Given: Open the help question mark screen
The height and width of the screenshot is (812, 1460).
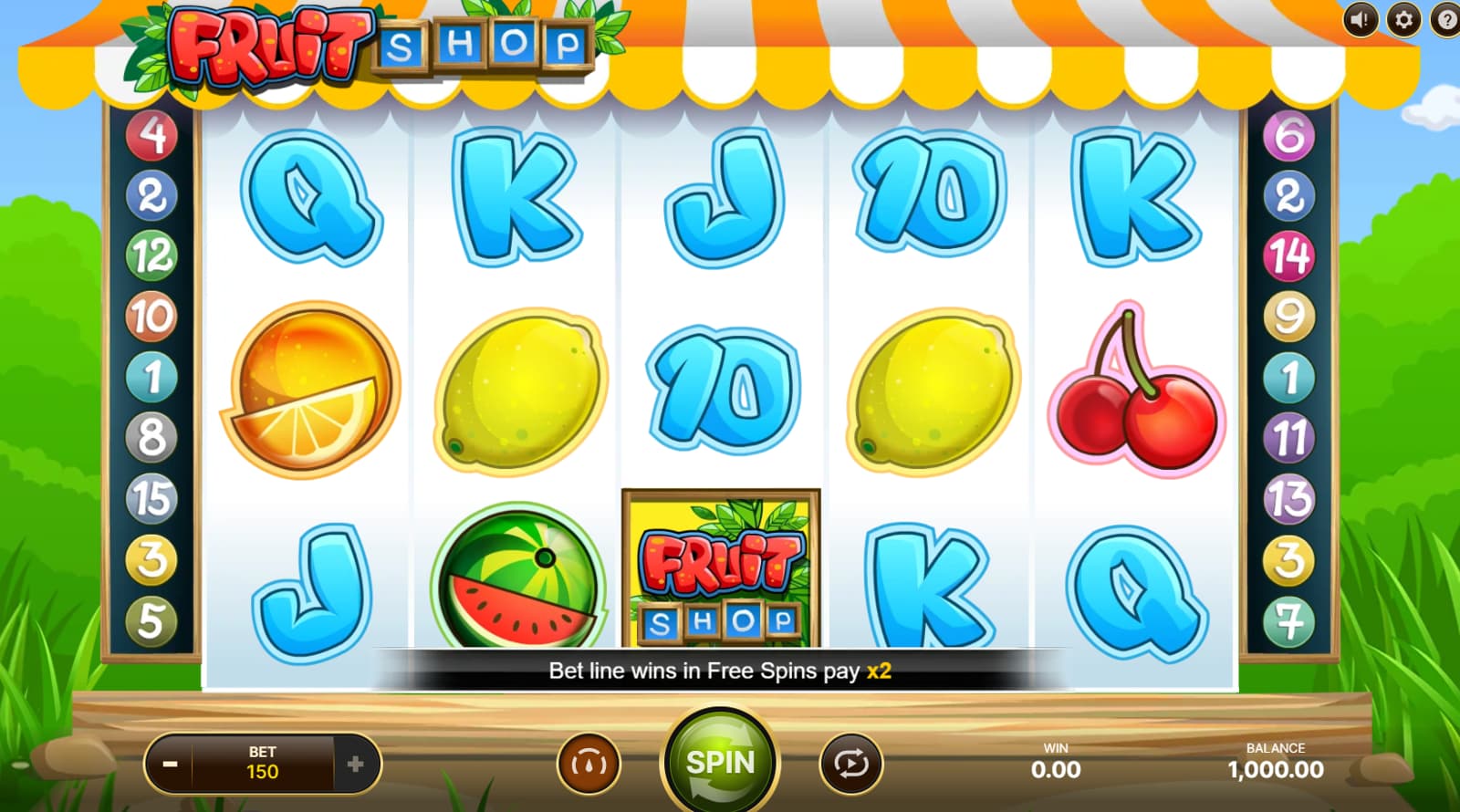Looking at the screenshot, I should point(1445,21).
